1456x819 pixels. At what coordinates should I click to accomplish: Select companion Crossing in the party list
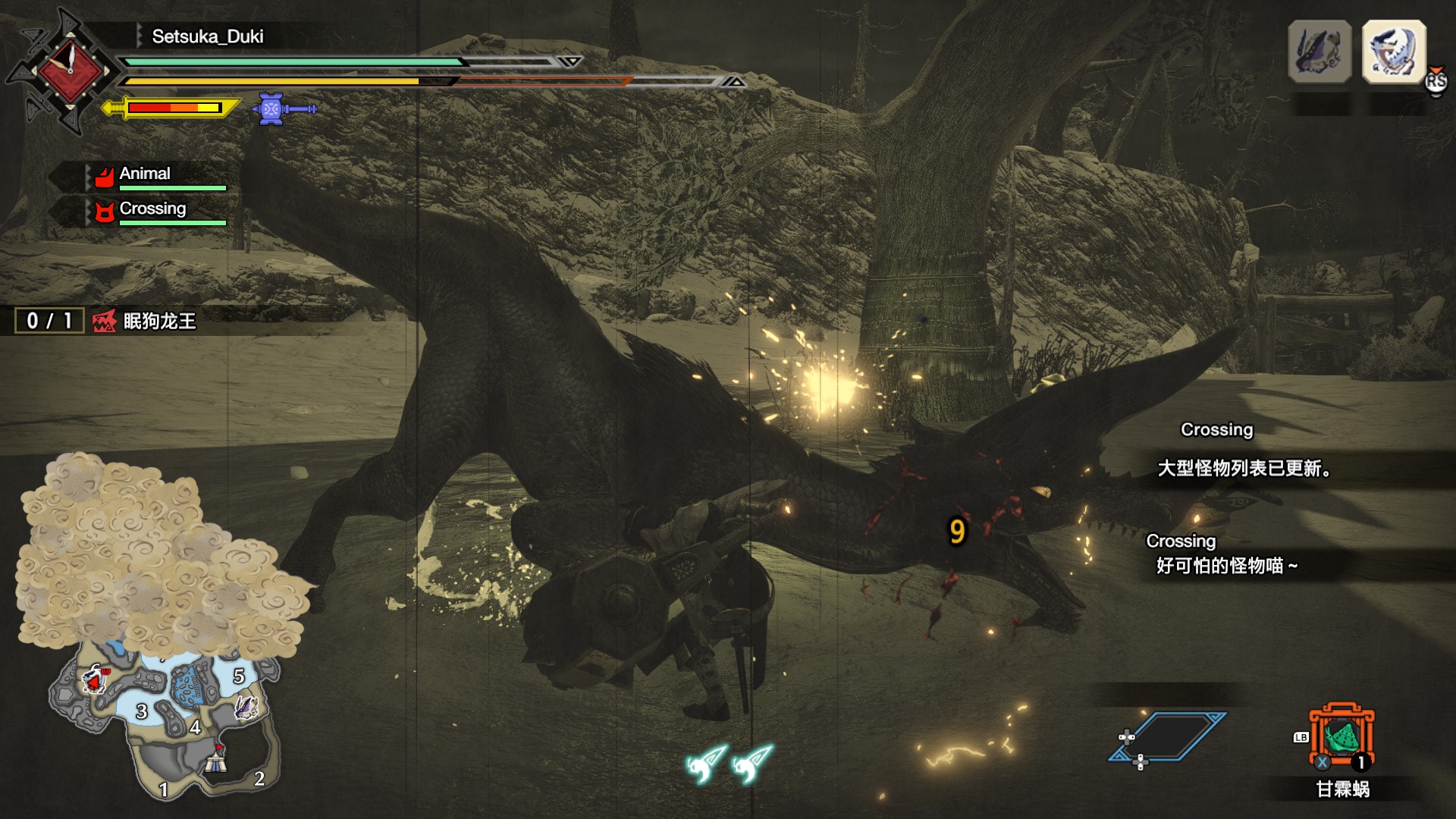(x=152, y=209)
